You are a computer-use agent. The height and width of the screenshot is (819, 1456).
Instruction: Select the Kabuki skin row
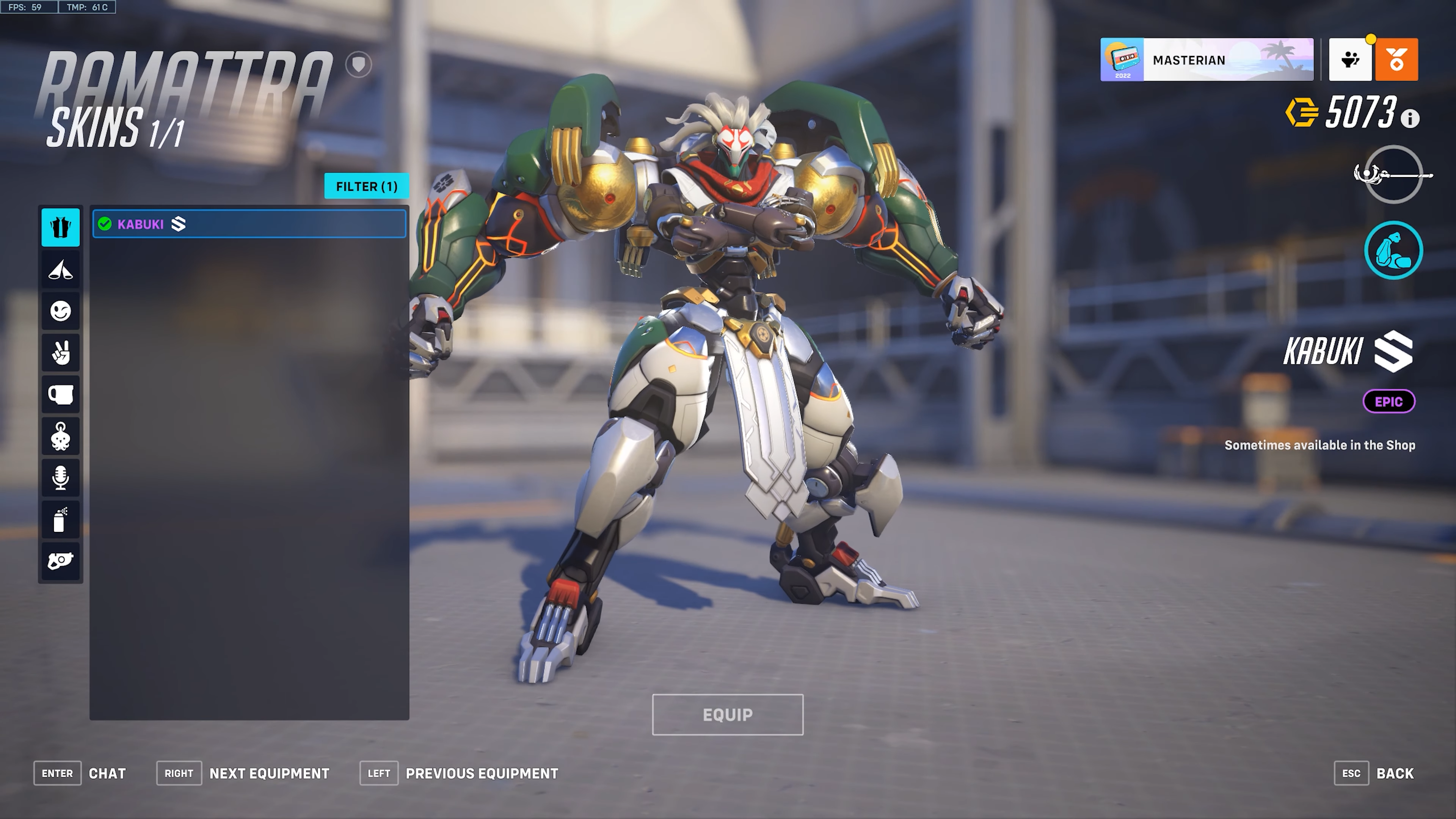pyautogui.click(x=249, y=224)
